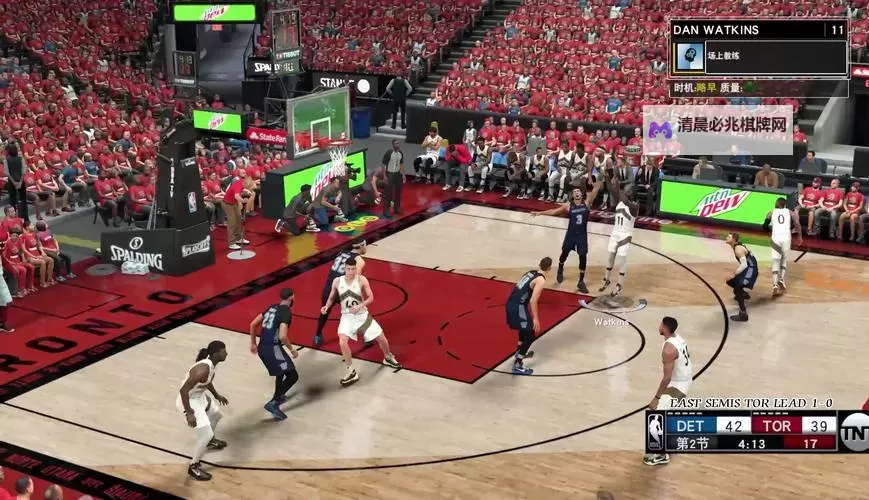The image size is (869, 500).
Task: Select the NBA logo on the scoreboard
Action: coord(655,432)
